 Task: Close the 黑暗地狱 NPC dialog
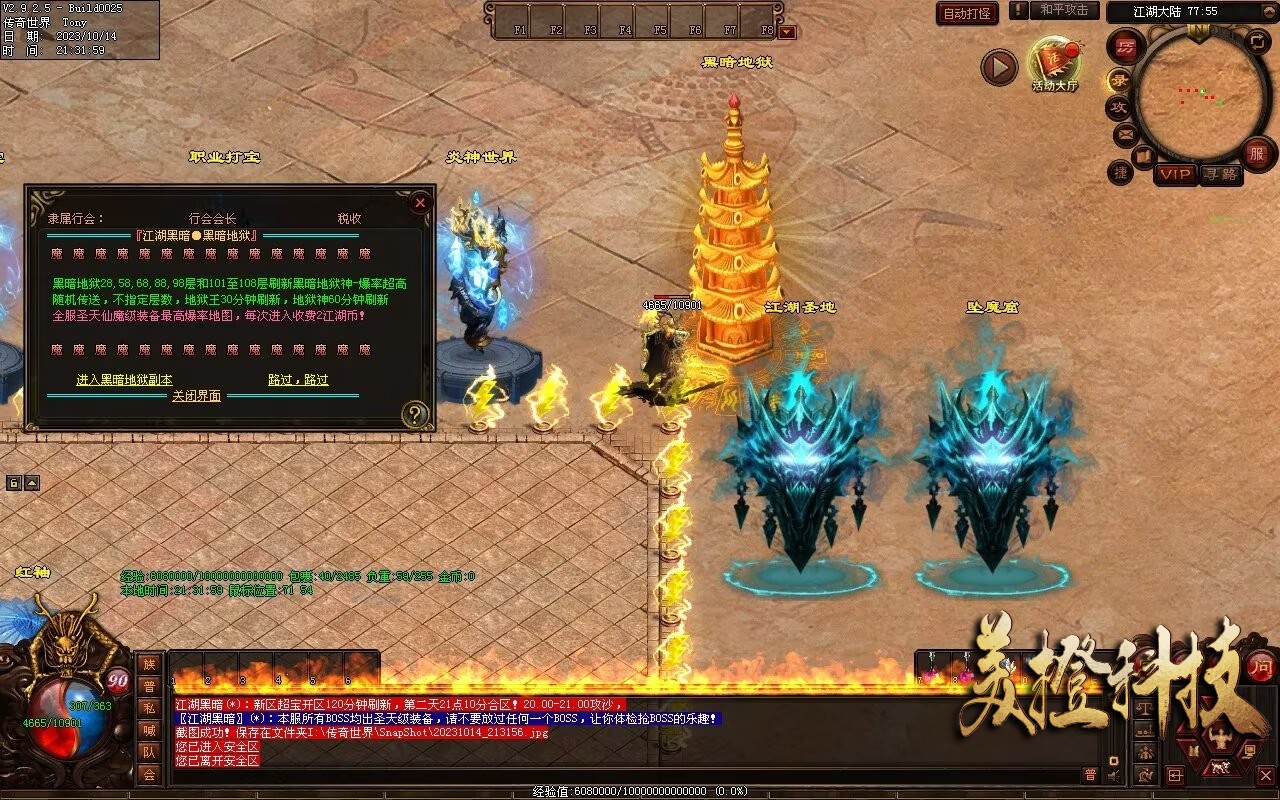click(x=420, y=203)
